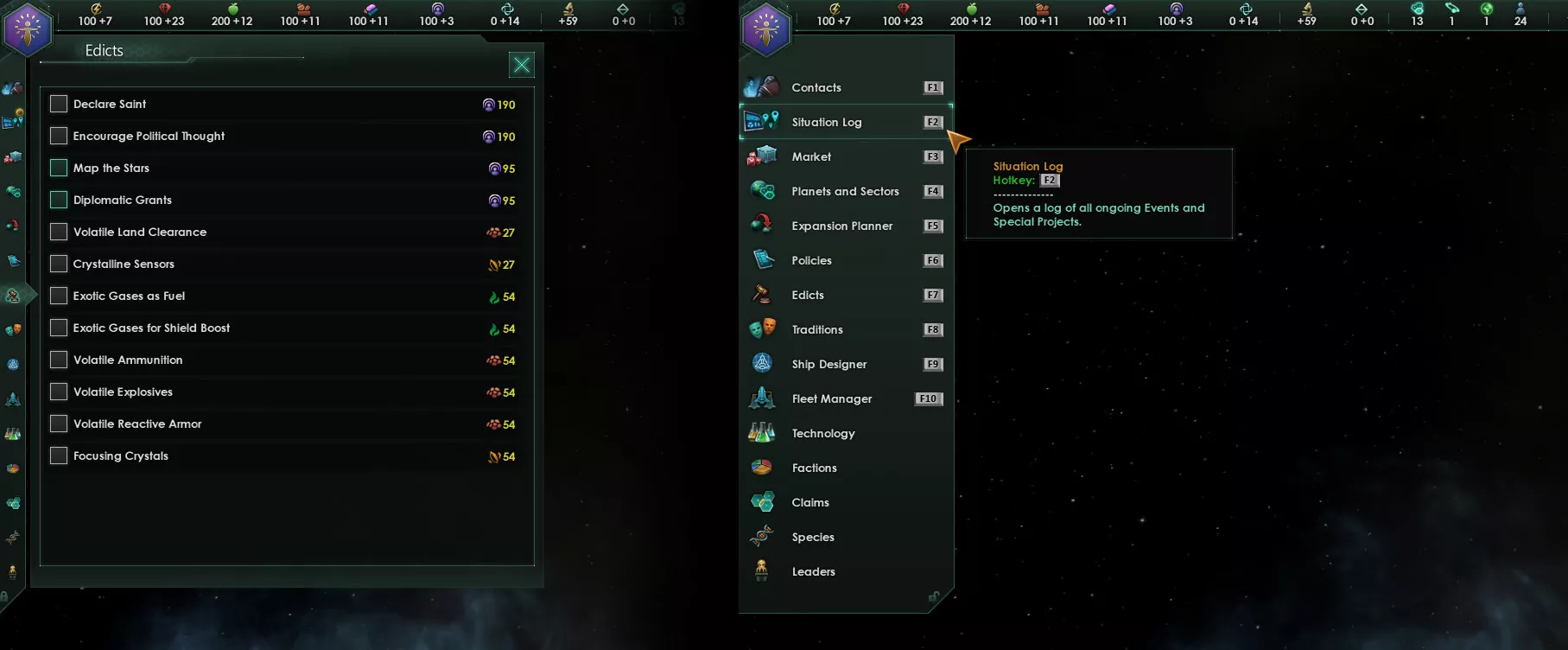Viewport: 1568px width, 650px height.
Task: Open Traditions from the menu
Action: tap(816, 329)
